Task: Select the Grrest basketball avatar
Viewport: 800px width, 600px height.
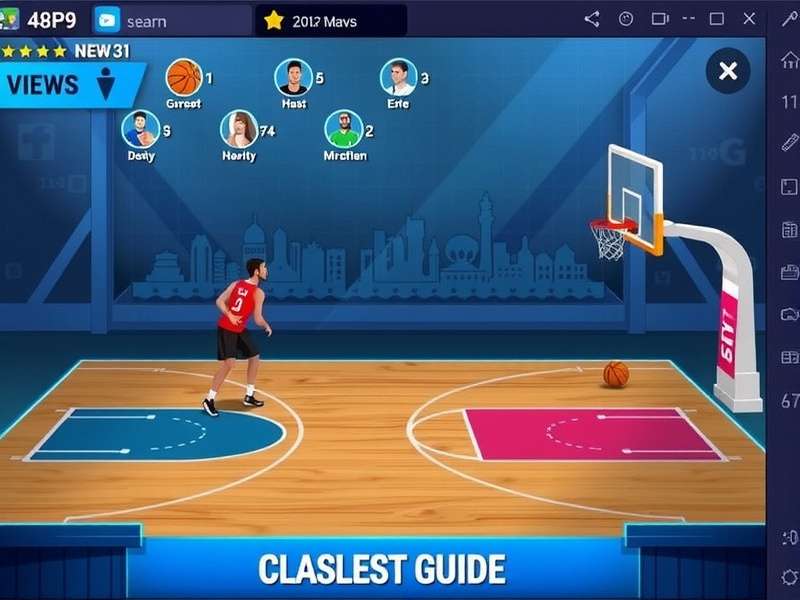Action: point(184,77)
